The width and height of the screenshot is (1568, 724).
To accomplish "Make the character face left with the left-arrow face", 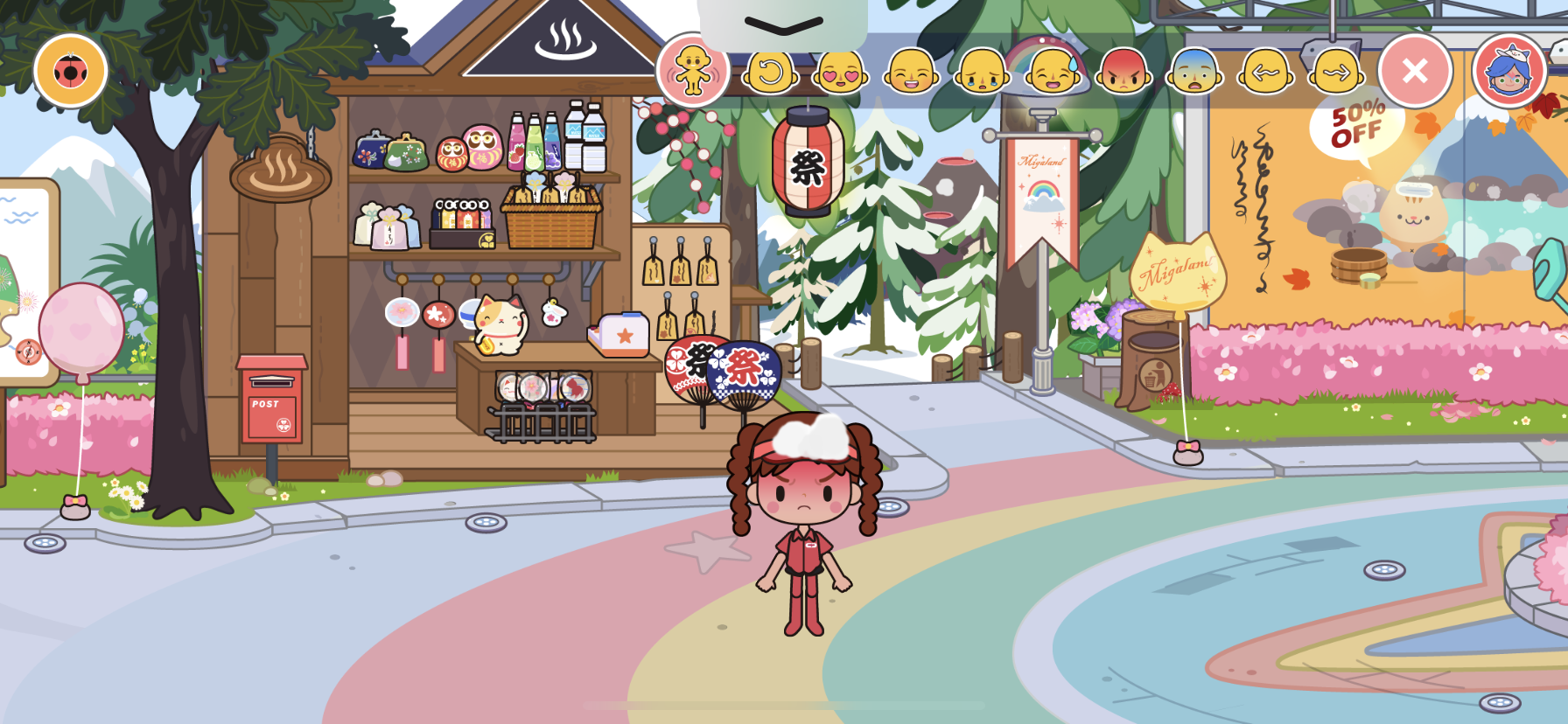I will [1266, 73].
